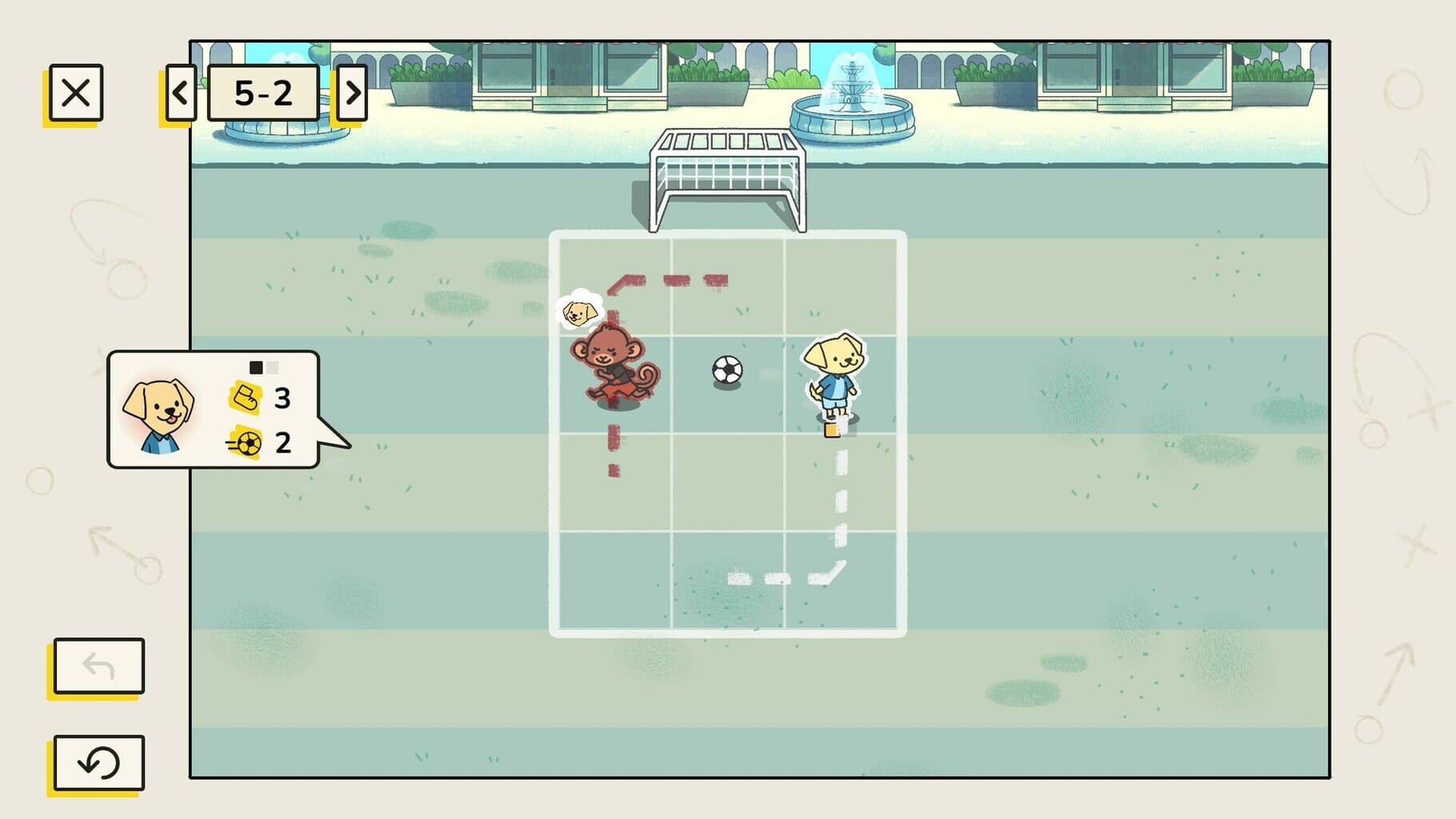1456x819 pixels.
Task: Click the X exit icon
Action: [77, 93]
